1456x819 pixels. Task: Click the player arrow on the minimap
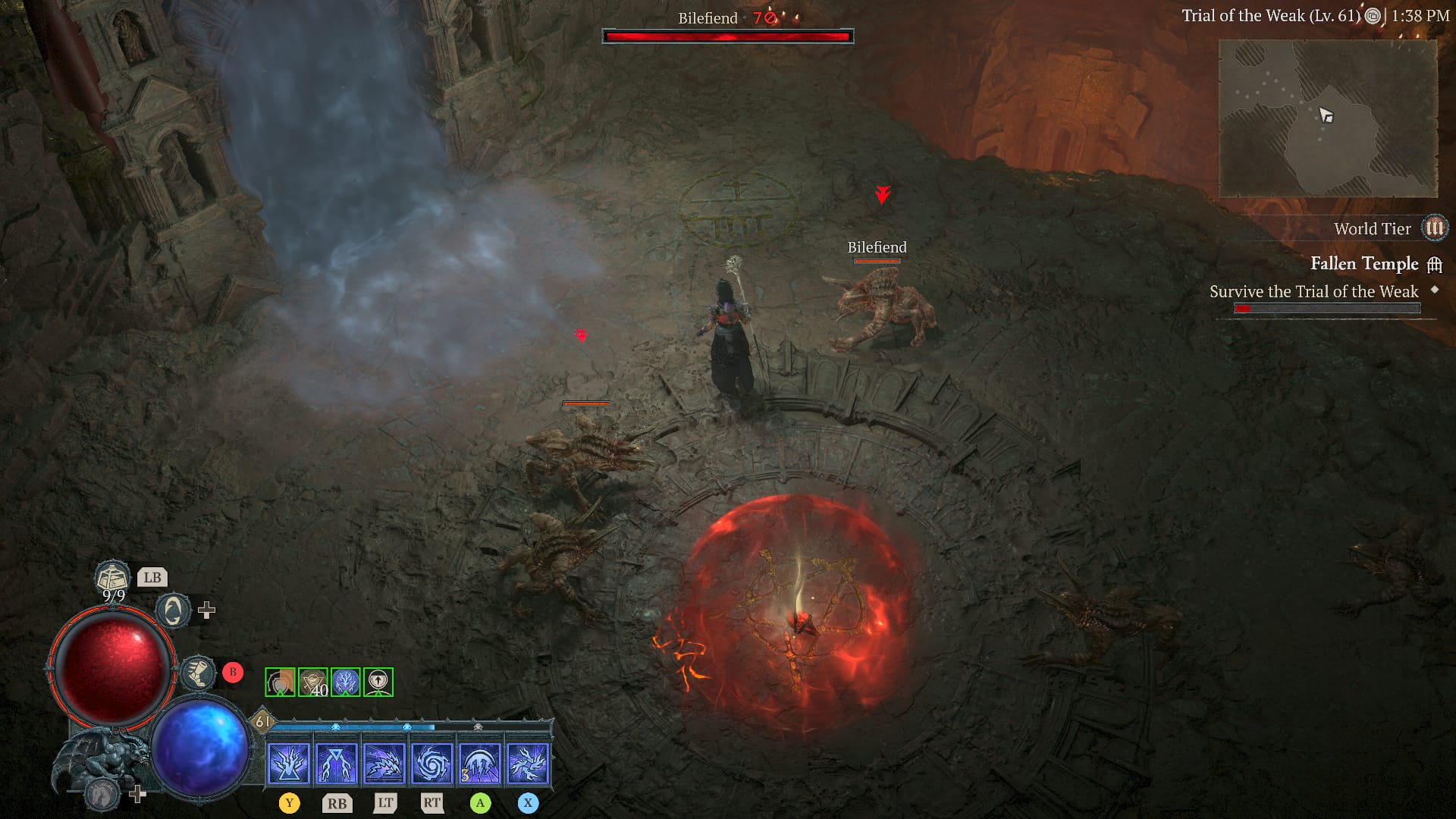1326,115
